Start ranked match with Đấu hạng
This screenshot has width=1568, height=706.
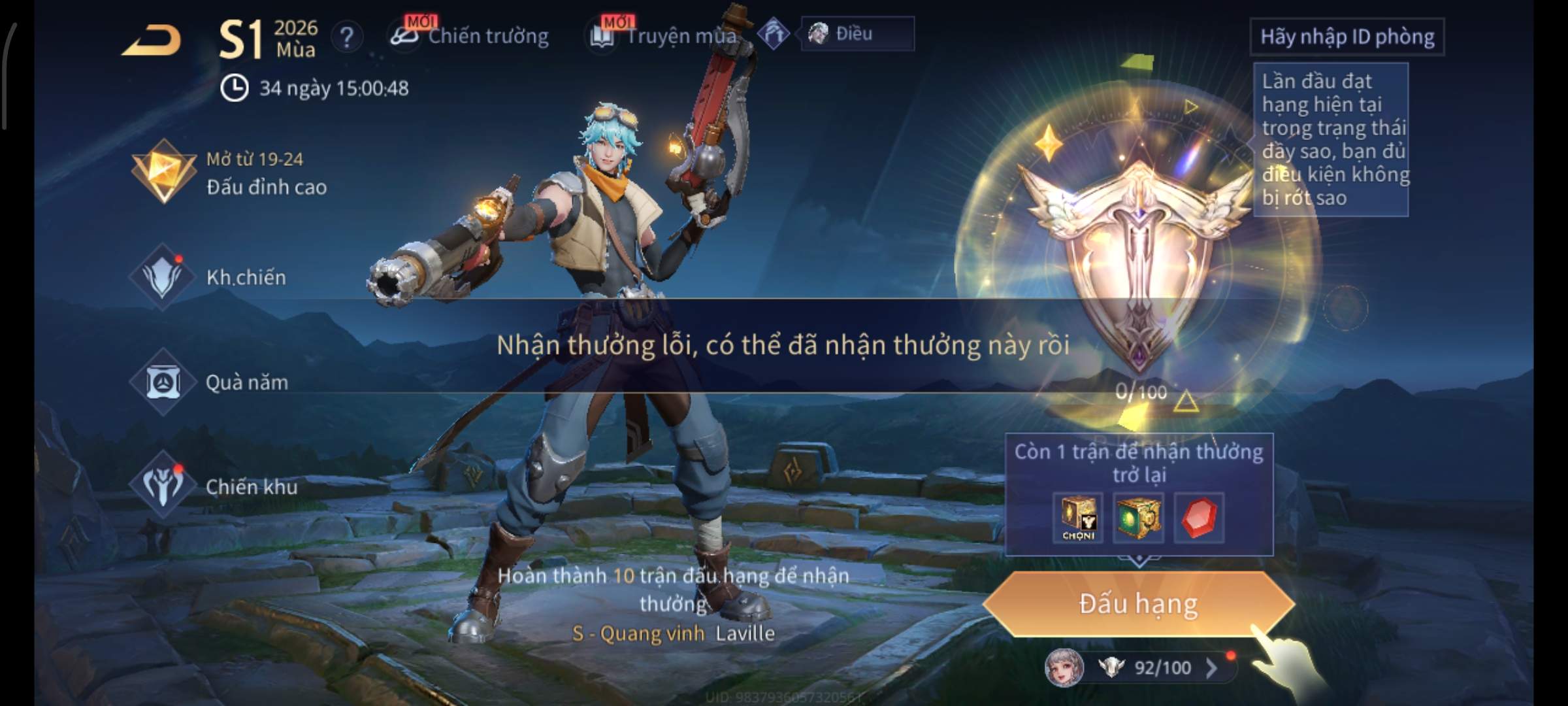point(1138,604)
